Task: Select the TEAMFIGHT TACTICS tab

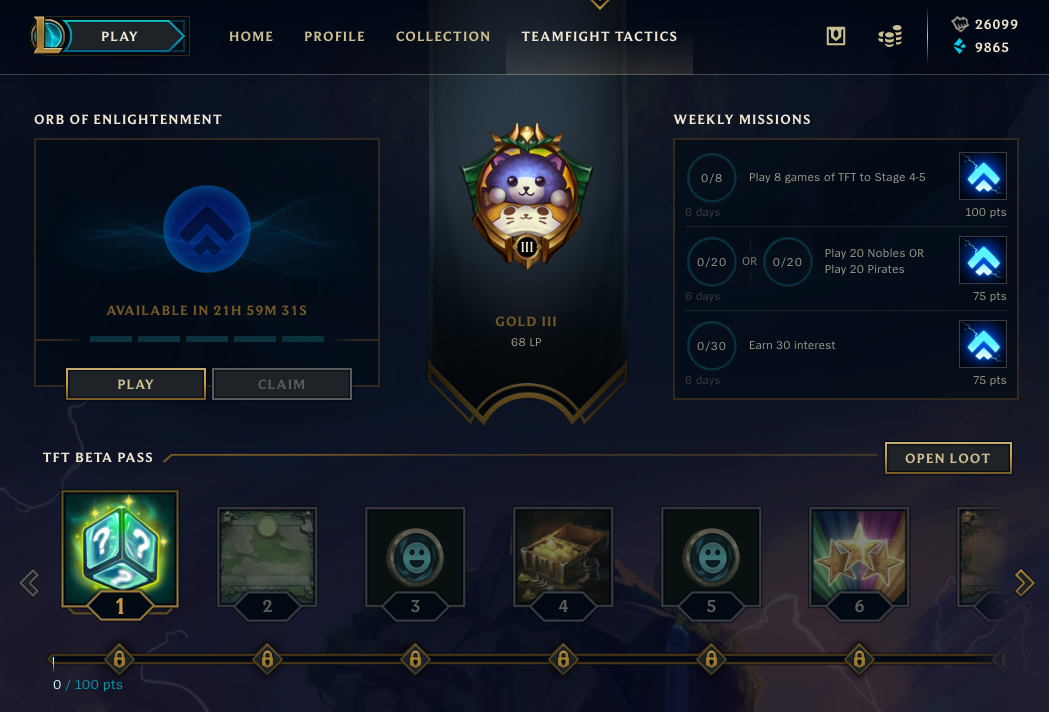Action: 599,36
